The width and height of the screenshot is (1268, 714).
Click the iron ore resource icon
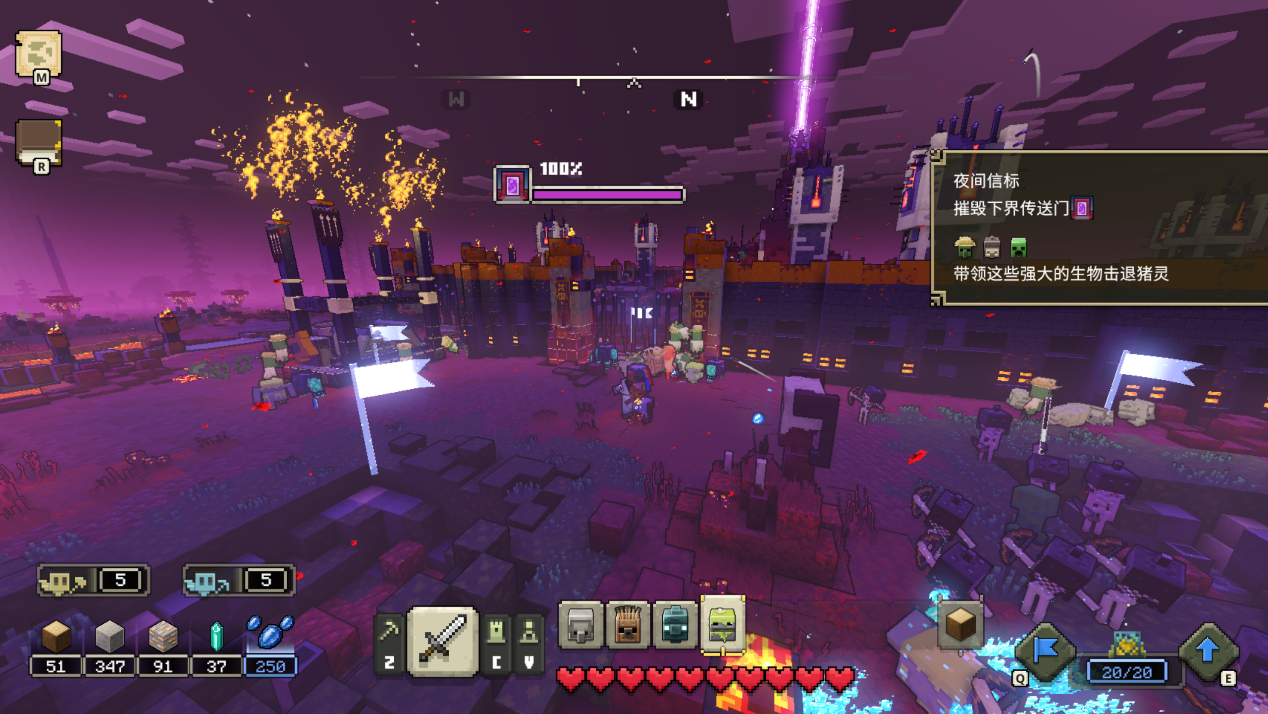coord(163,637)
